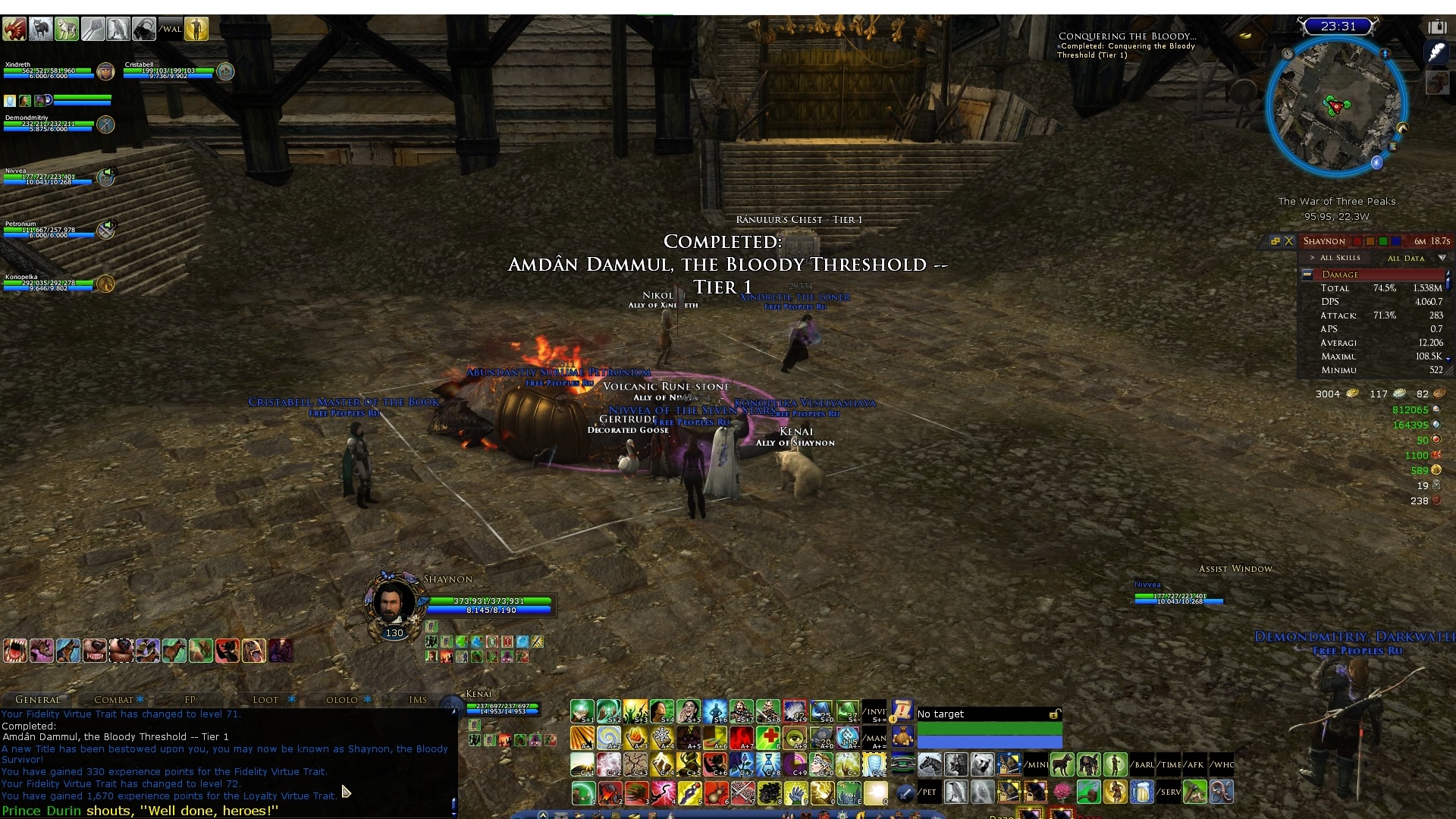
Task: Click the beer mug quickslot
Action: pyautogui.click(x=1142, y=792)
